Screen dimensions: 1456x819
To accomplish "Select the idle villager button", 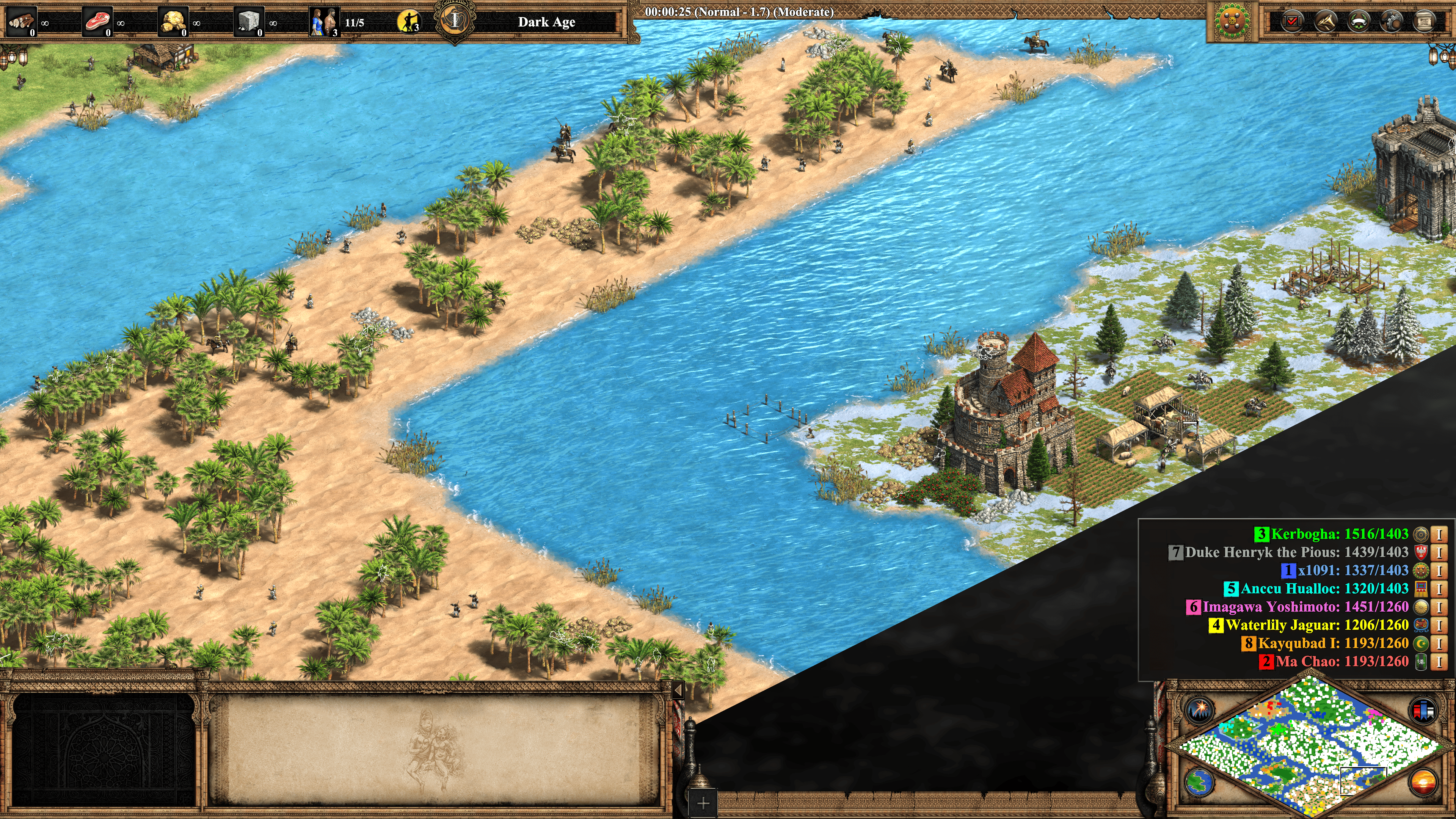I will pyautogui.click(x=408, y=22).
